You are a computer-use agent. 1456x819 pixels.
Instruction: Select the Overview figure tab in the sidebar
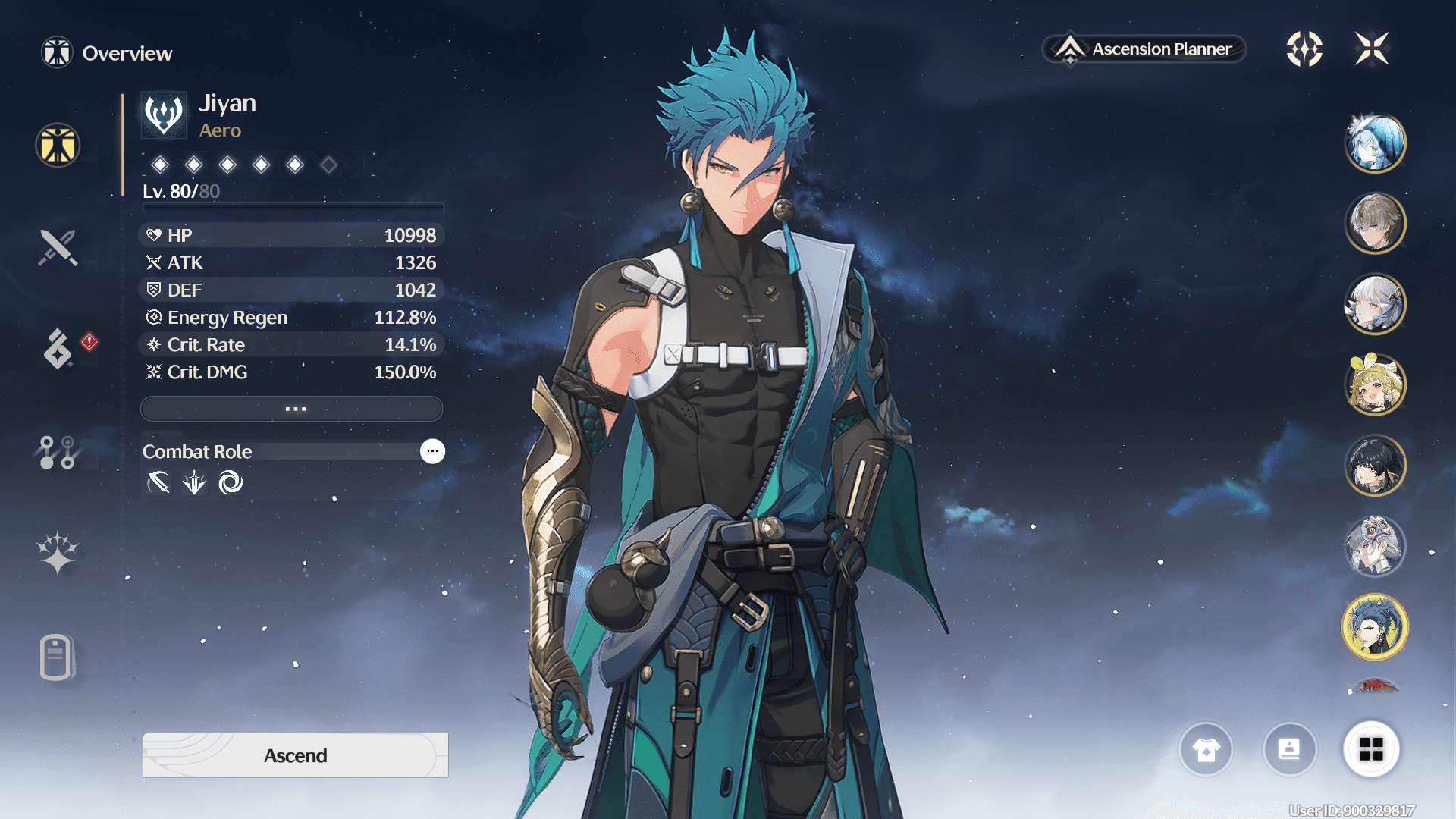coord(58,145)
